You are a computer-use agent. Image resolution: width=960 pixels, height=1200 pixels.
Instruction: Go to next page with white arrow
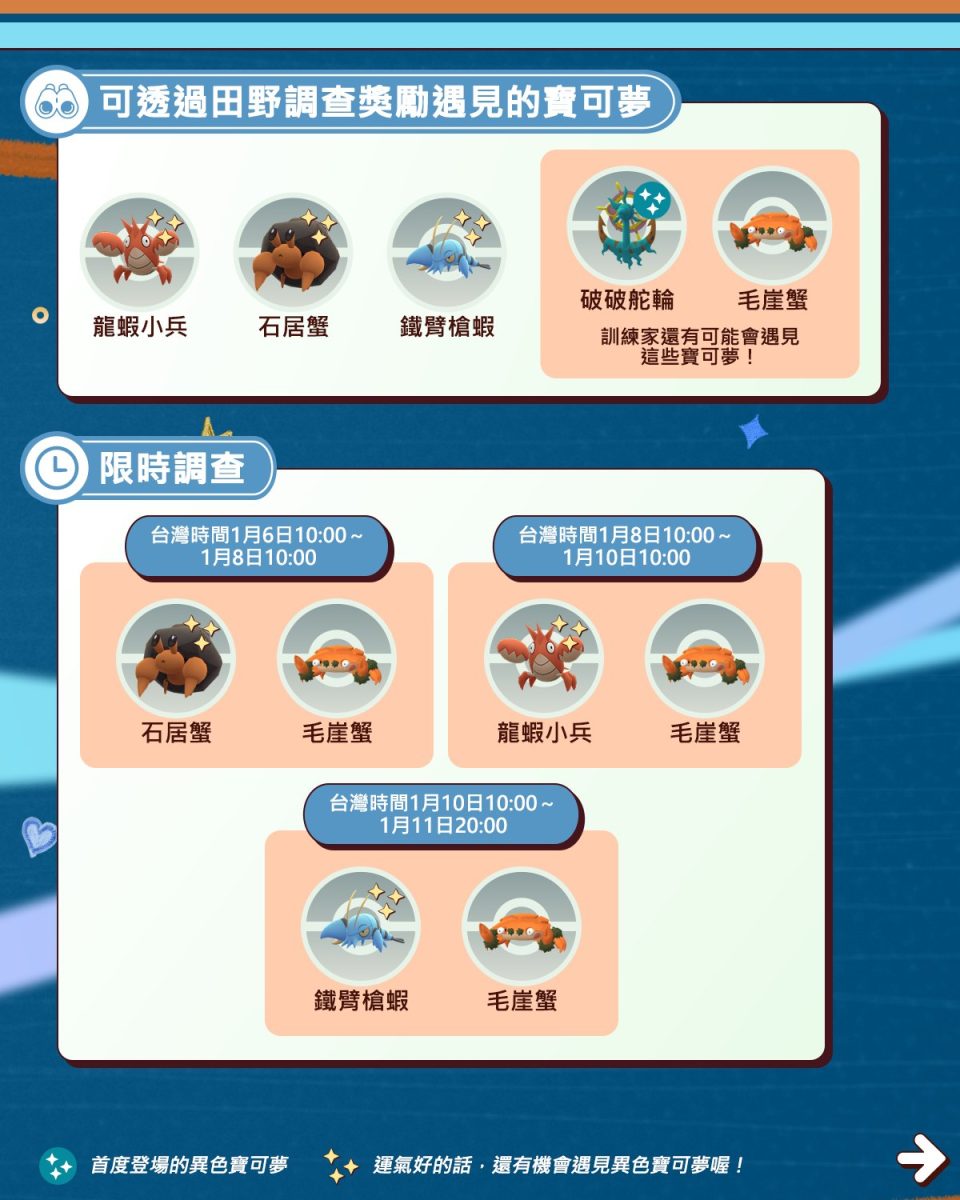click(920, 1158)
